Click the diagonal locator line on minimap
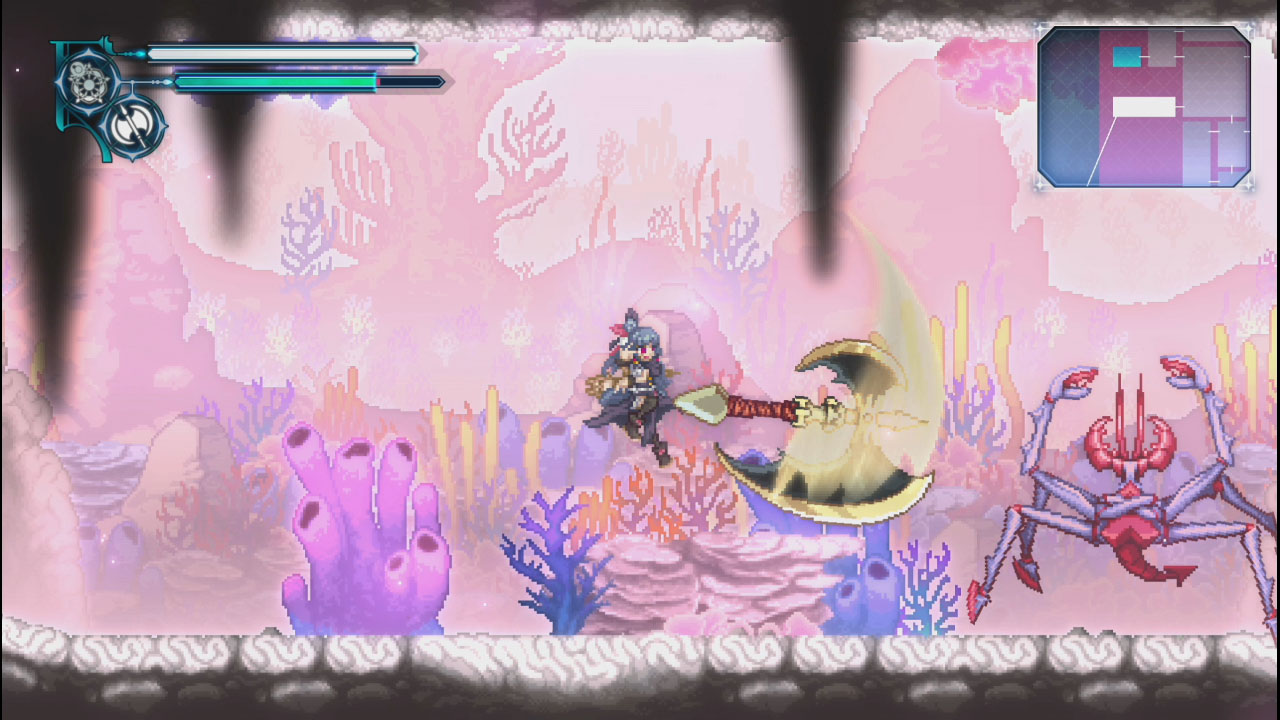 pyautogui.click(x=1102, y=150)
